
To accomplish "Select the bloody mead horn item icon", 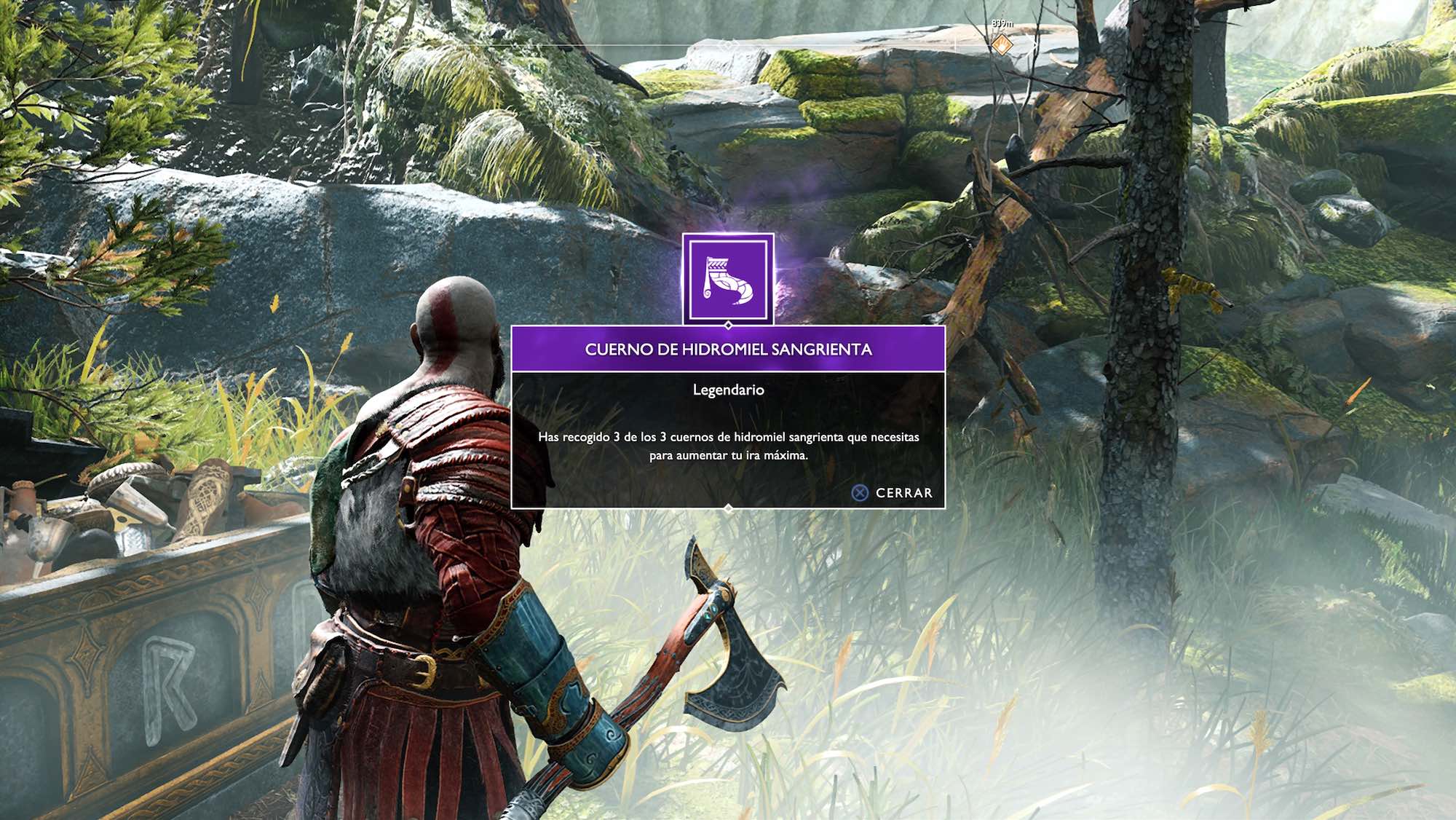I will coord(728,279).
